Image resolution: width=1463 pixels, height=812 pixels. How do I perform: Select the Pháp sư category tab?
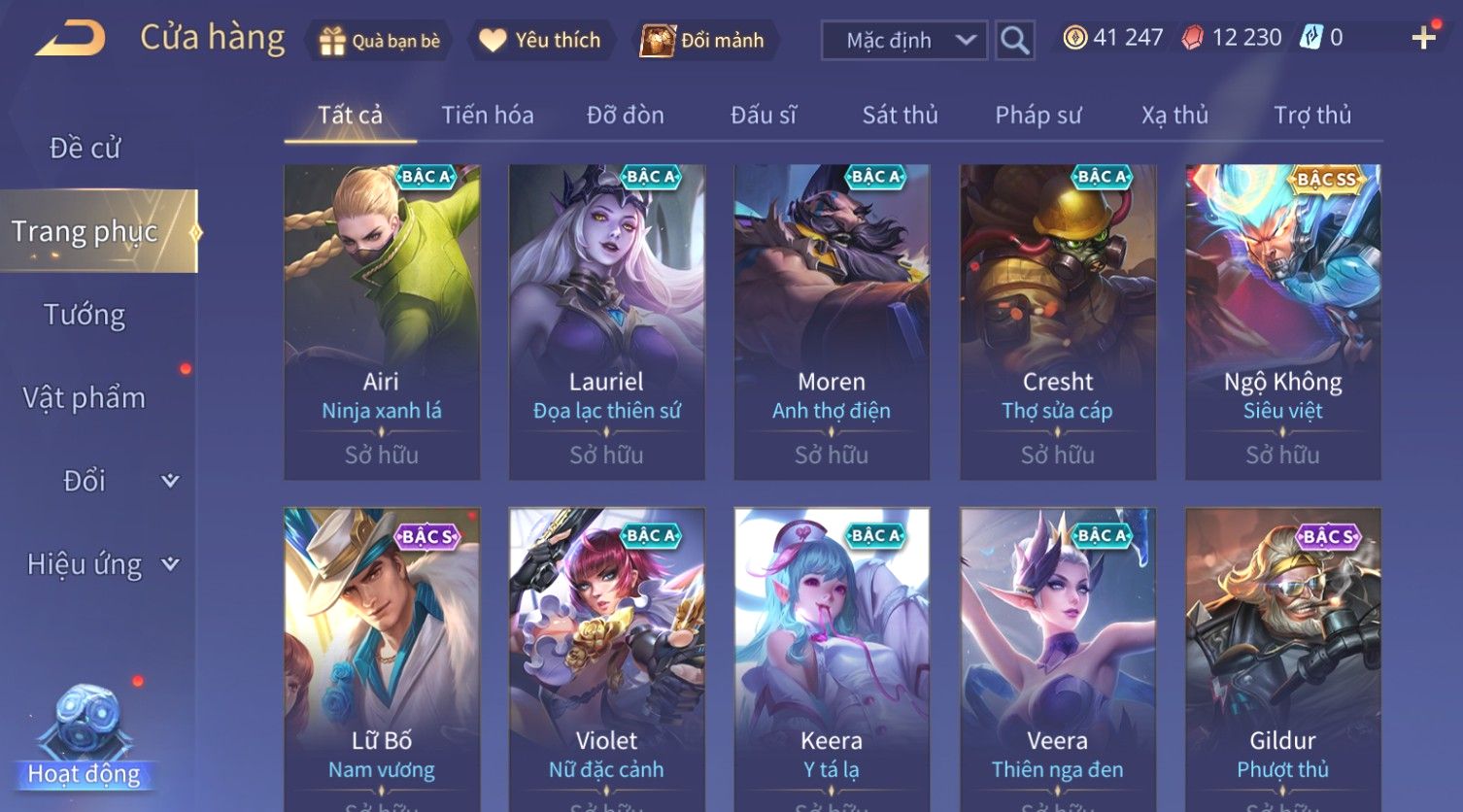pos(1038,116)
